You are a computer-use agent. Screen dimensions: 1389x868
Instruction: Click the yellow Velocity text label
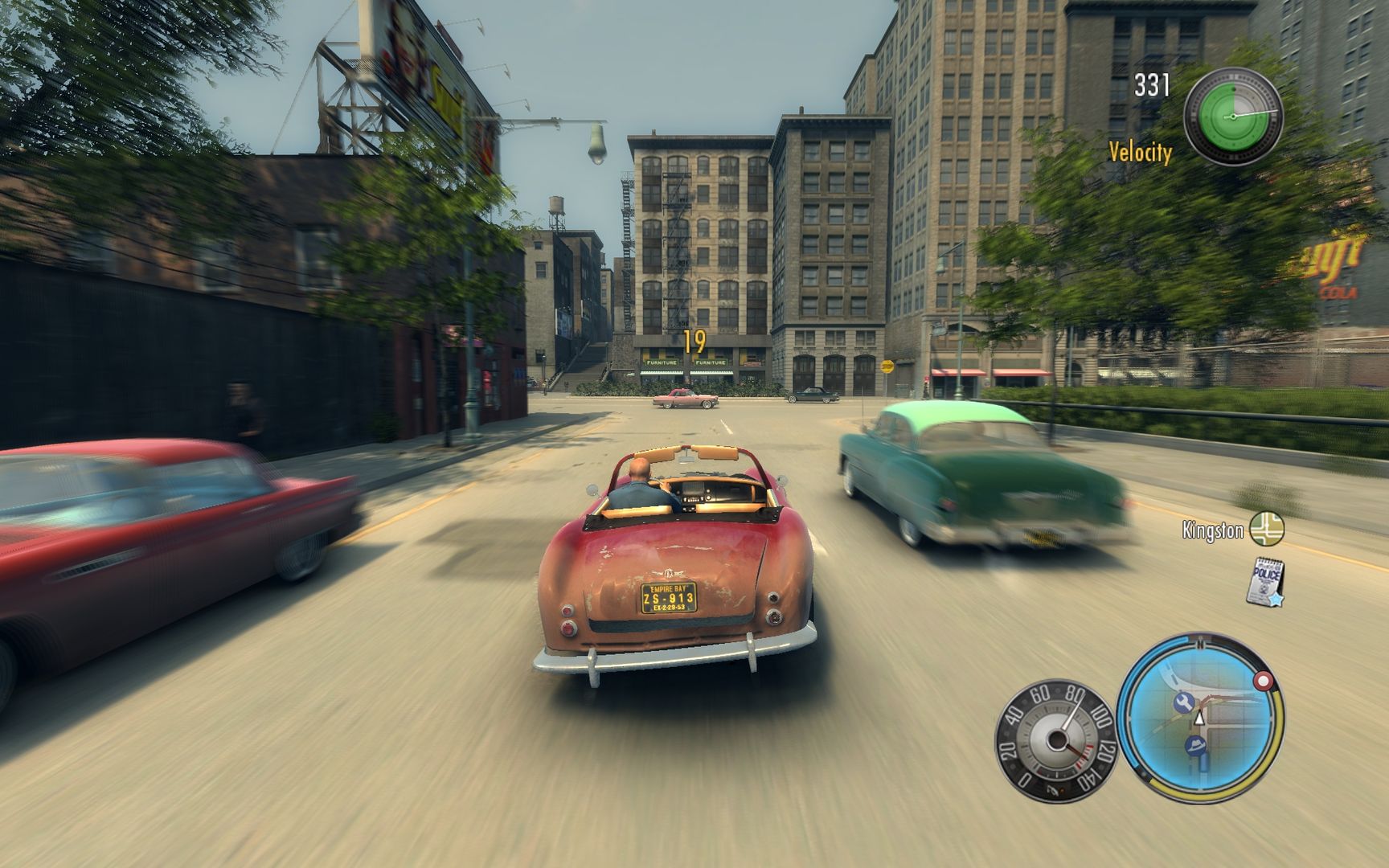tap(1139, 149)
